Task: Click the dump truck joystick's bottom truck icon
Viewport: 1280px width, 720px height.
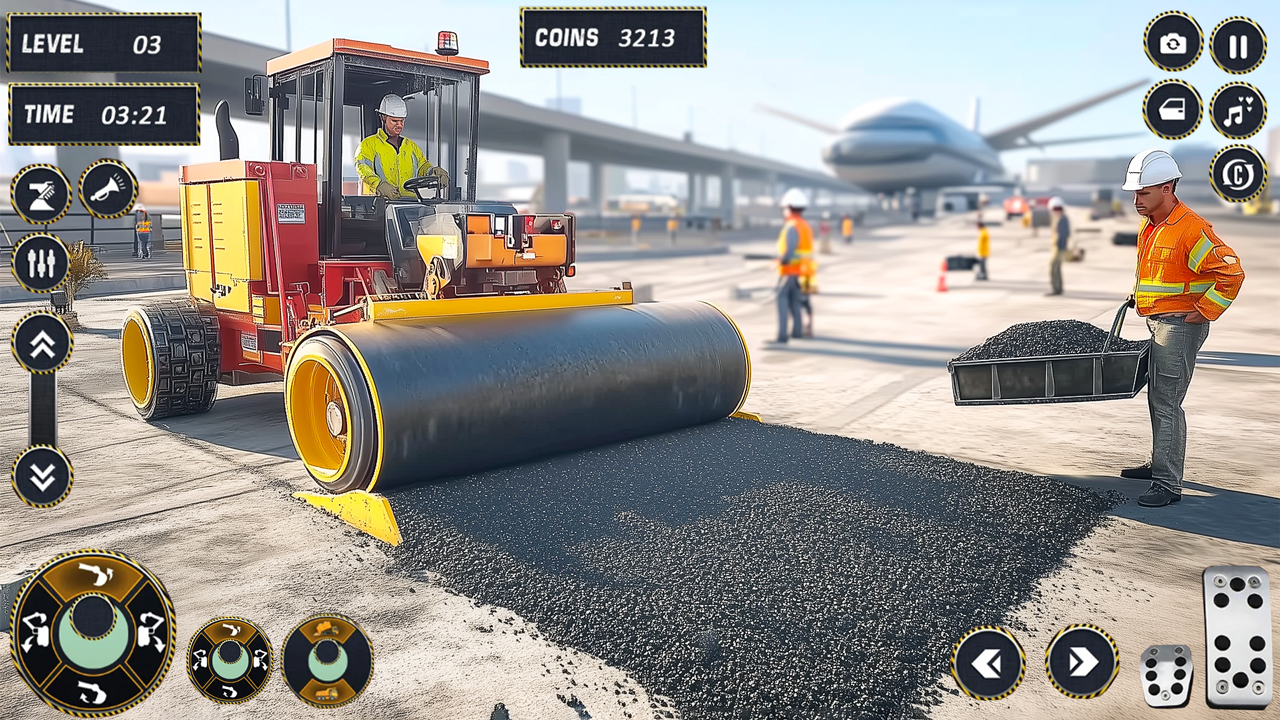Action: (x=327, y=693)
